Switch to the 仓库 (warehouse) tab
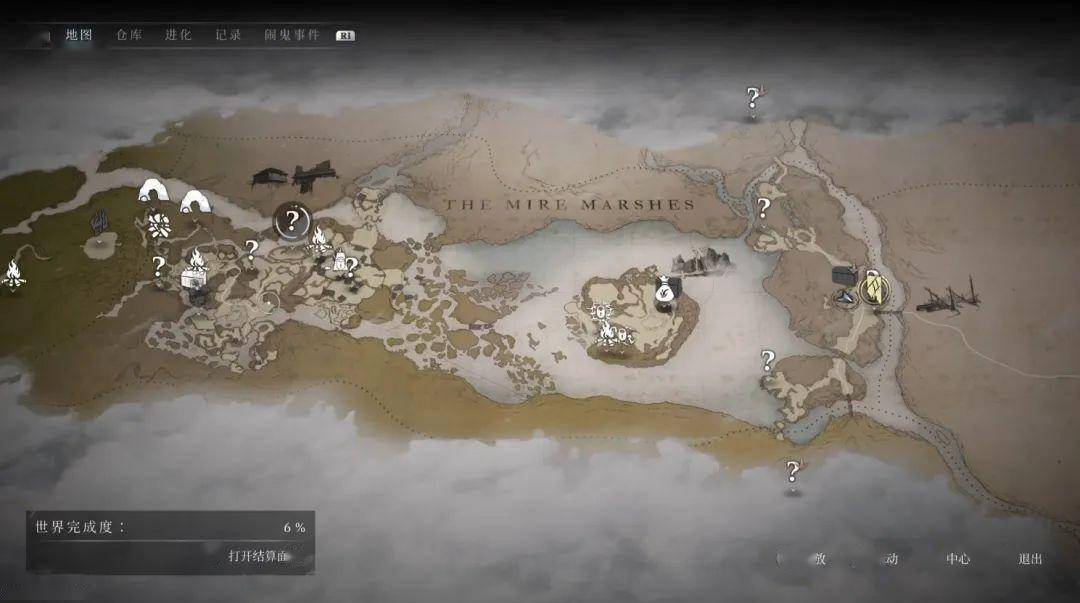The image size is (1080, 603). [129, 35]
